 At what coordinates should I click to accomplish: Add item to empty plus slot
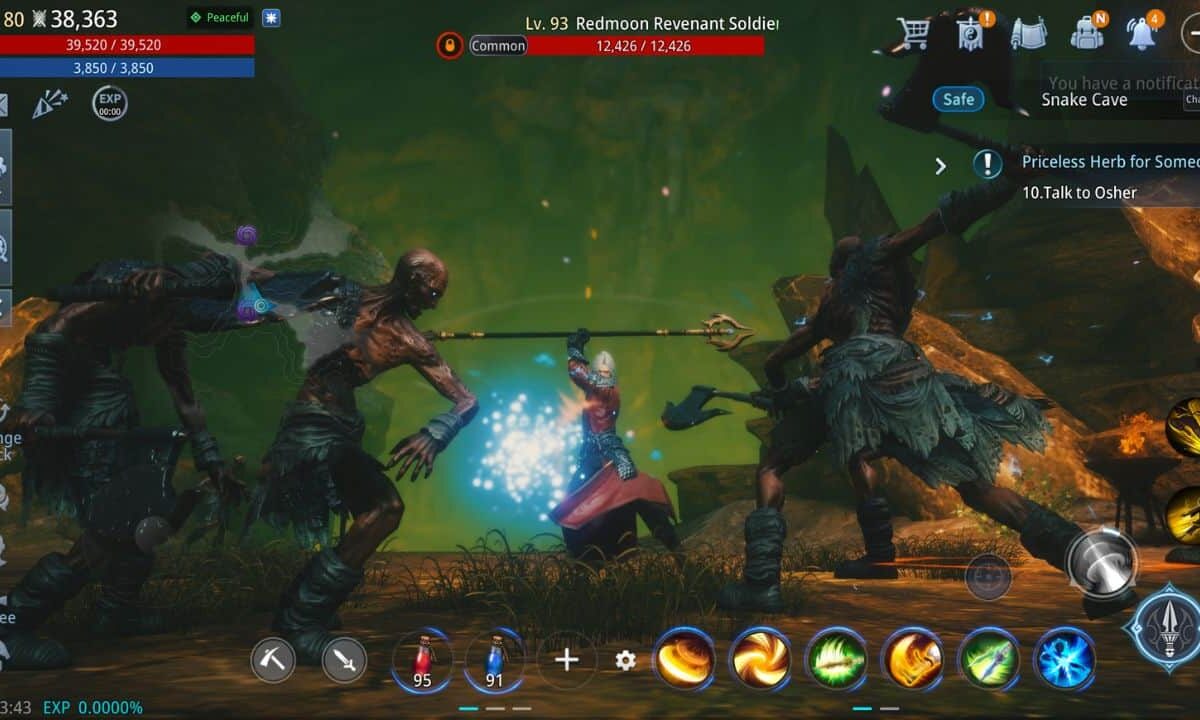[x=567, y=660]
